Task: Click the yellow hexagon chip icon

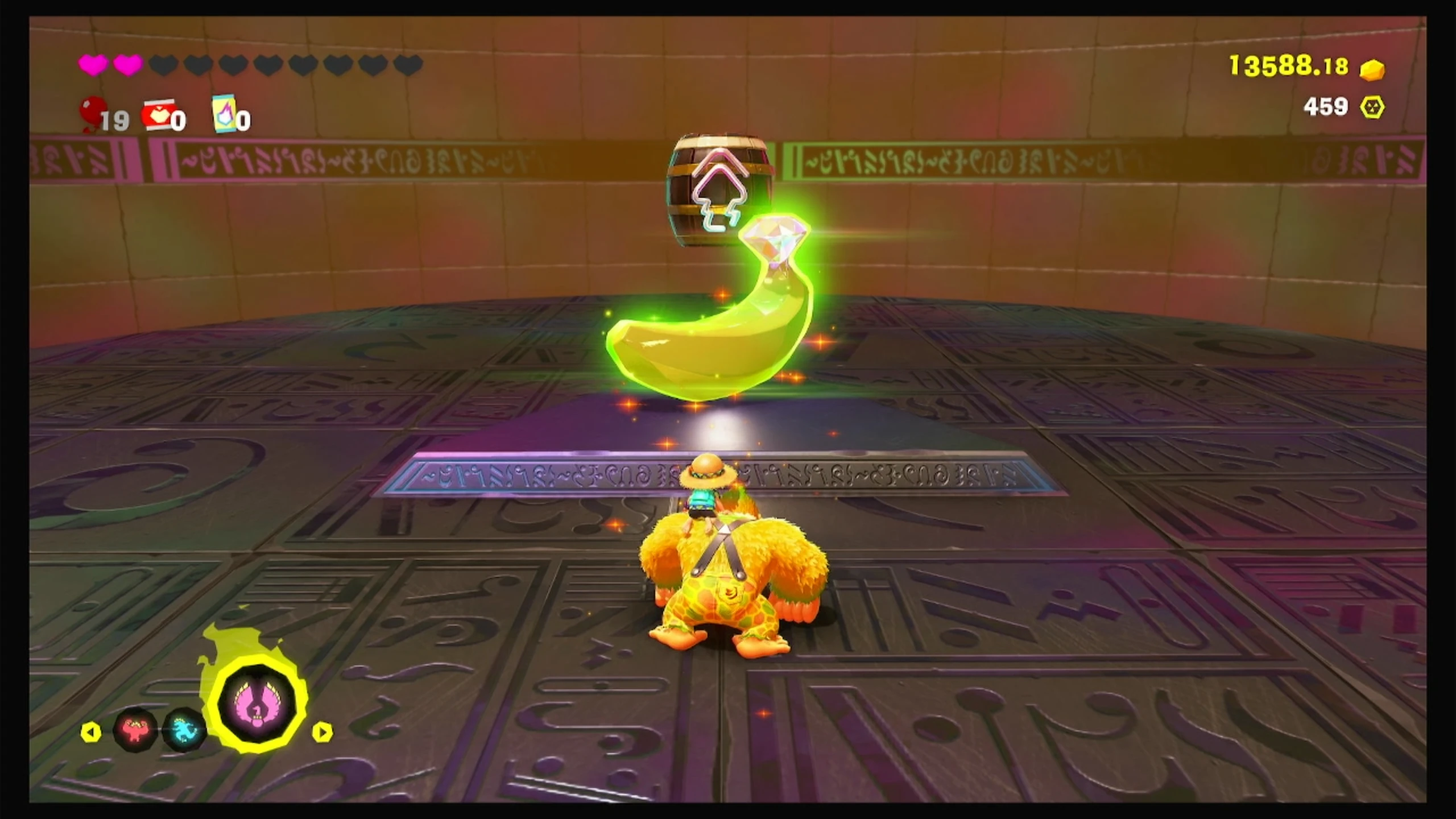Action: 1372,107
